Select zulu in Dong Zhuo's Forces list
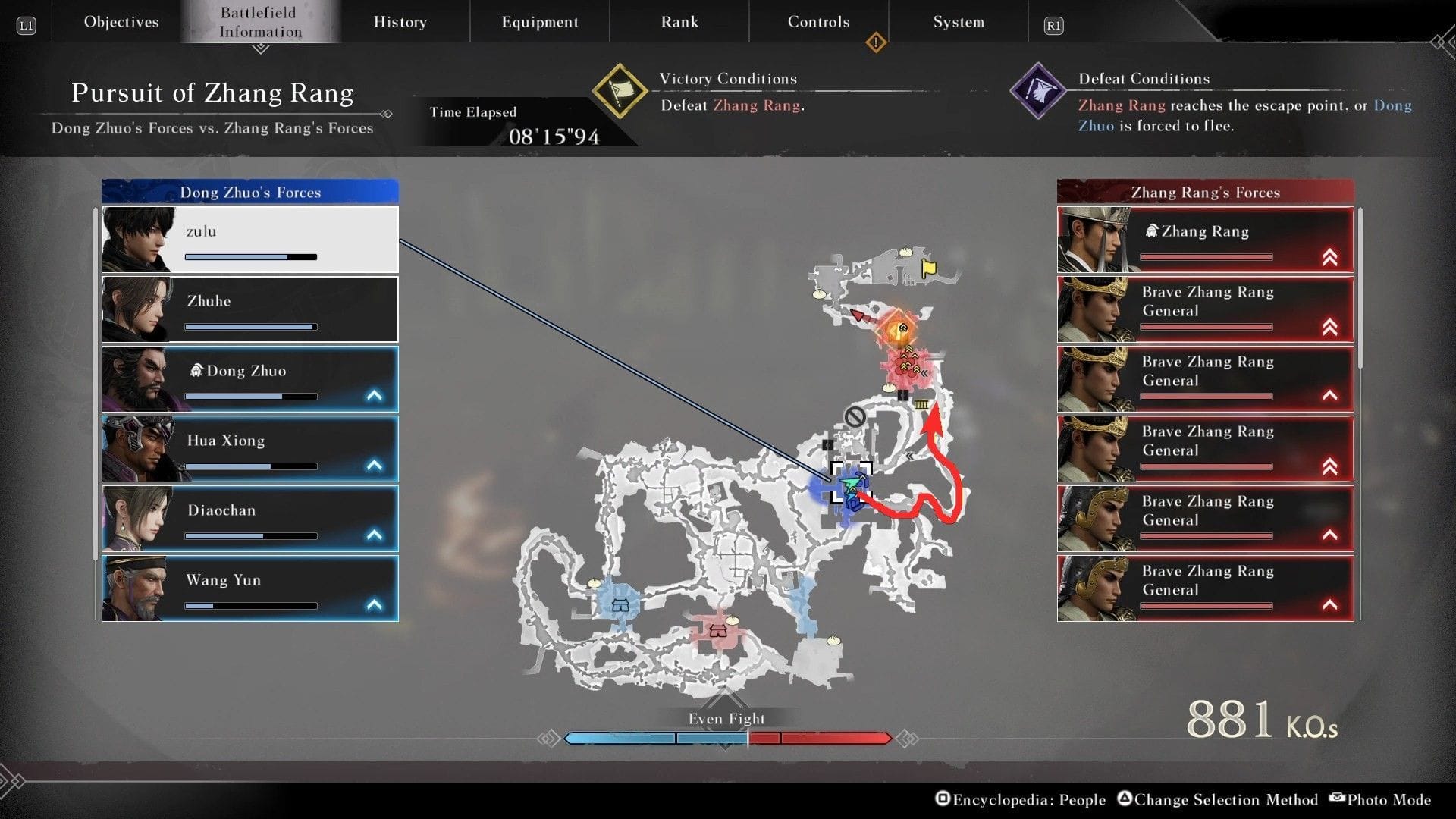The image size is (1456, 819). pyautogui.click(x=250, y=240)
